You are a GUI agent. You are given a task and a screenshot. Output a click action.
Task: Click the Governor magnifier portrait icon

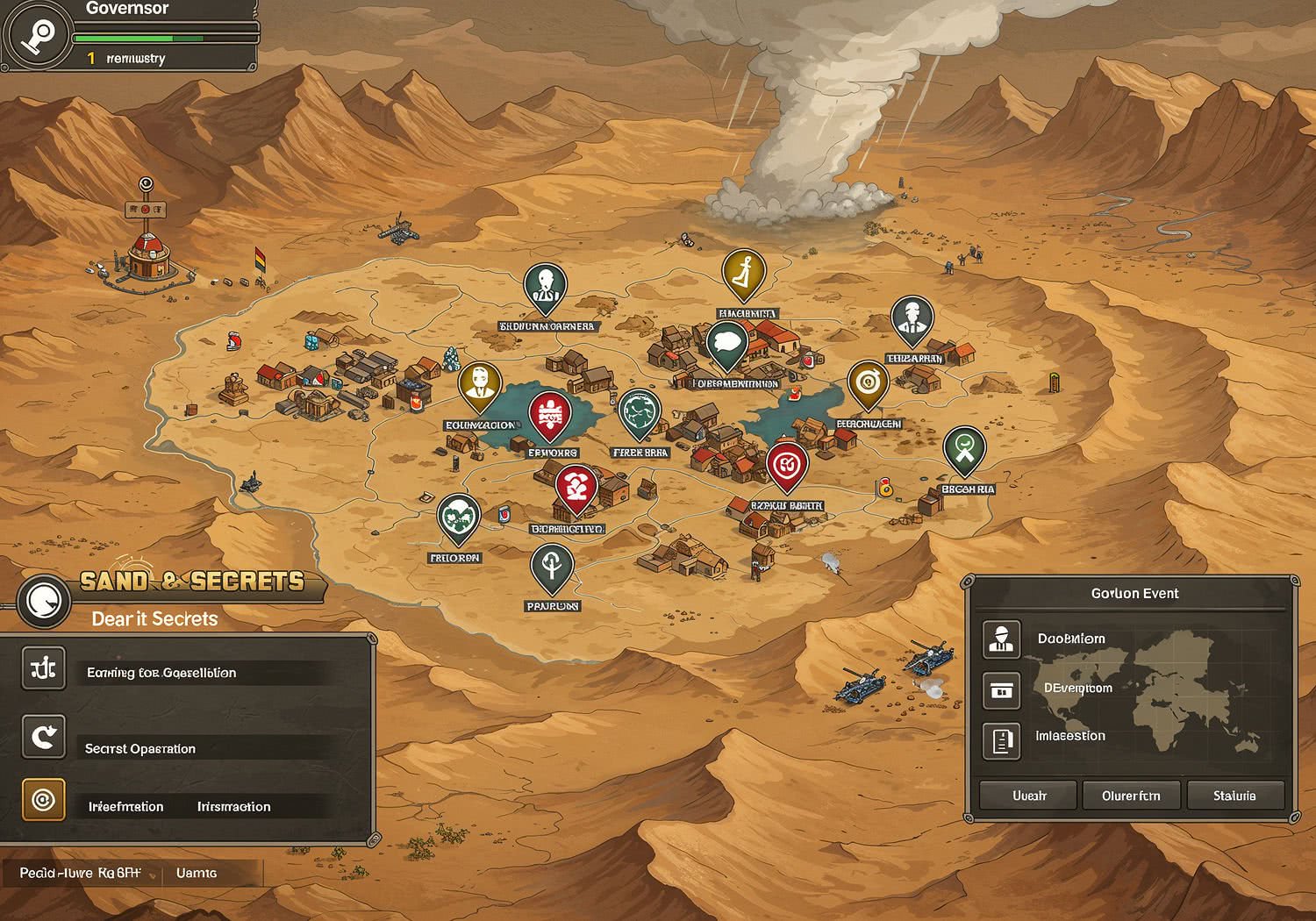tap(37, 35)
